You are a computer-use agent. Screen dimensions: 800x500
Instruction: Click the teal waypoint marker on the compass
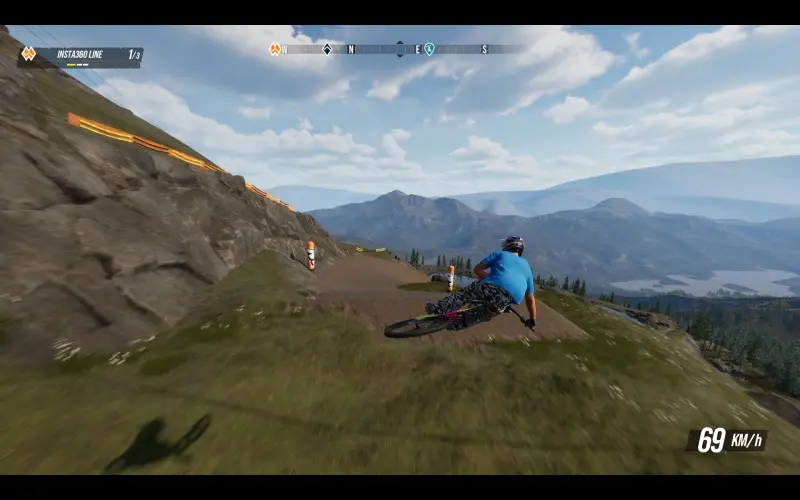click(x=429, y=49)
